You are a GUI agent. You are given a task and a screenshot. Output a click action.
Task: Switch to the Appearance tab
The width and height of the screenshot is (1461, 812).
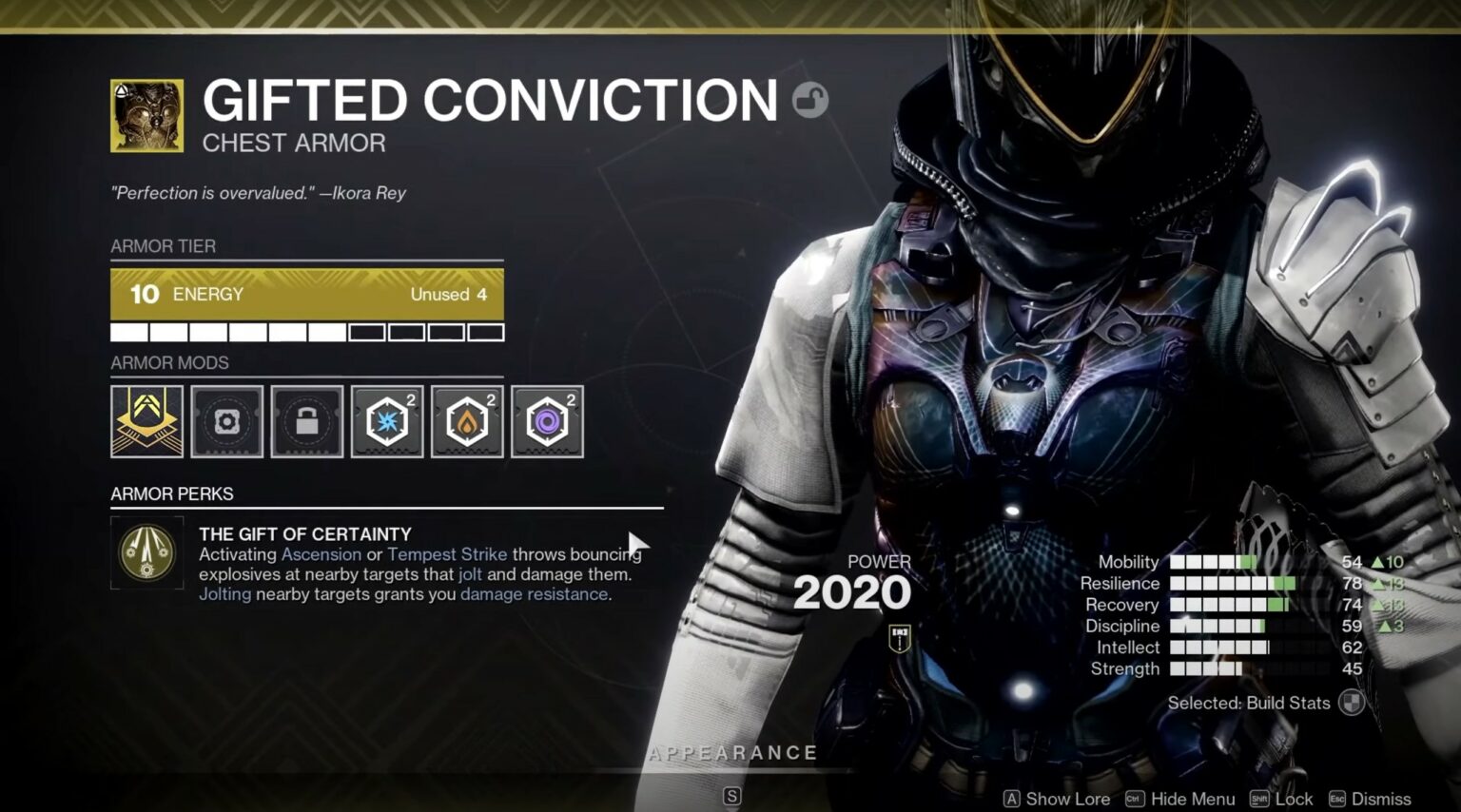732,753
